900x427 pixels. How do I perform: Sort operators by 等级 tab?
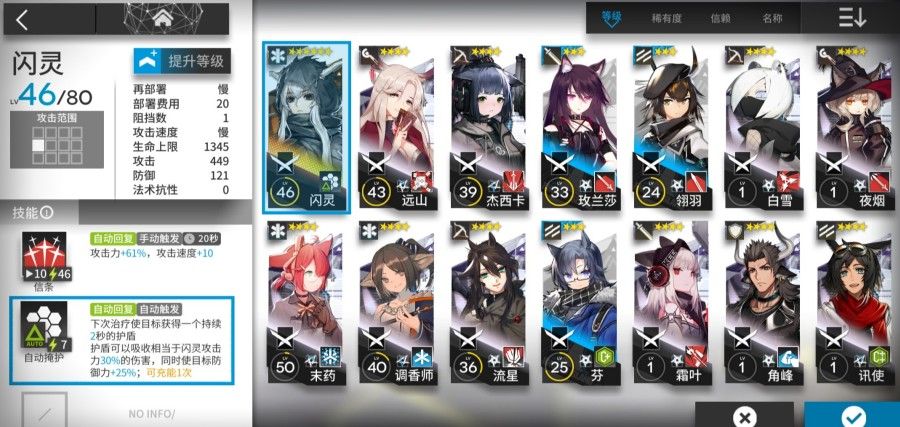pyautogui.click(x=612, y=18)
